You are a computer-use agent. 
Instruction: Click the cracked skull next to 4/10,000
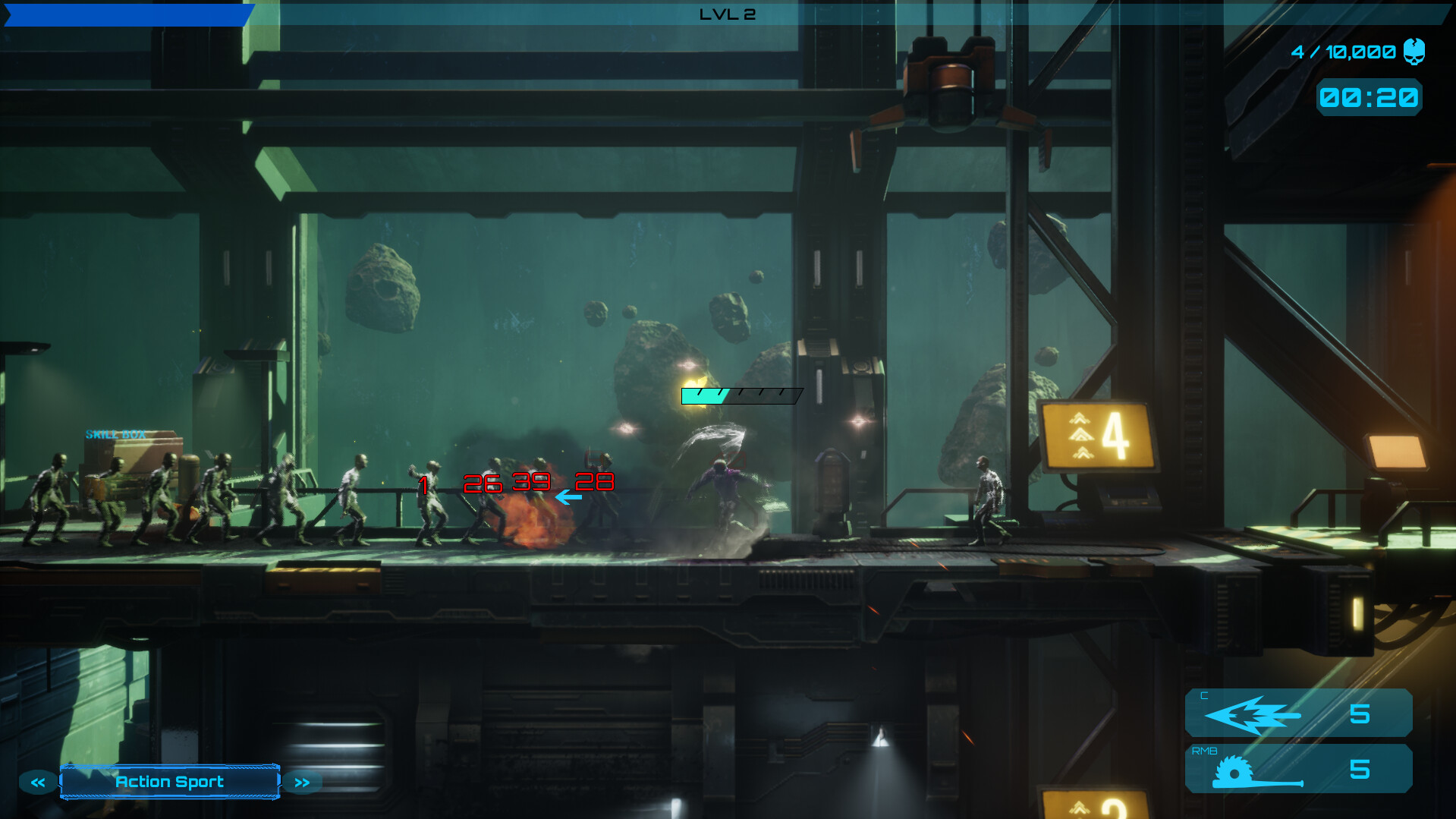tap(1415, 53)
